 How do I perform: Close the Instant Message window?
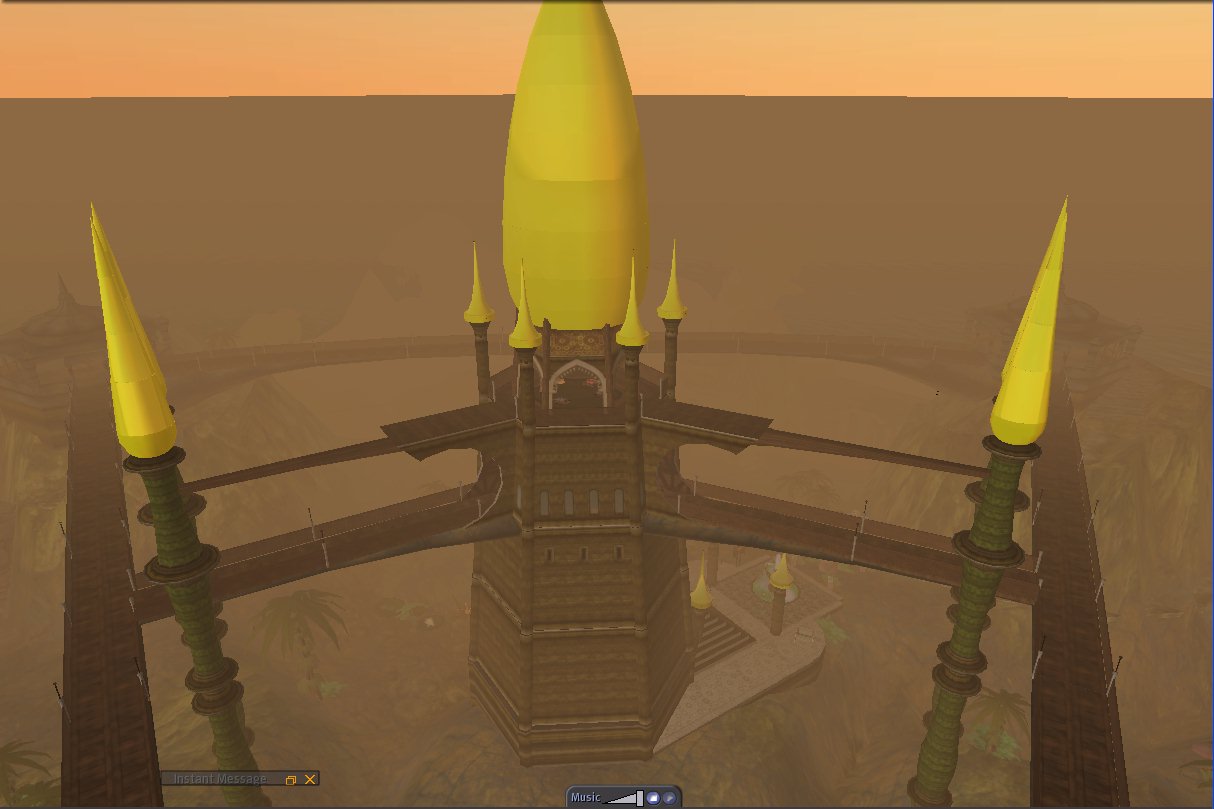310,779
